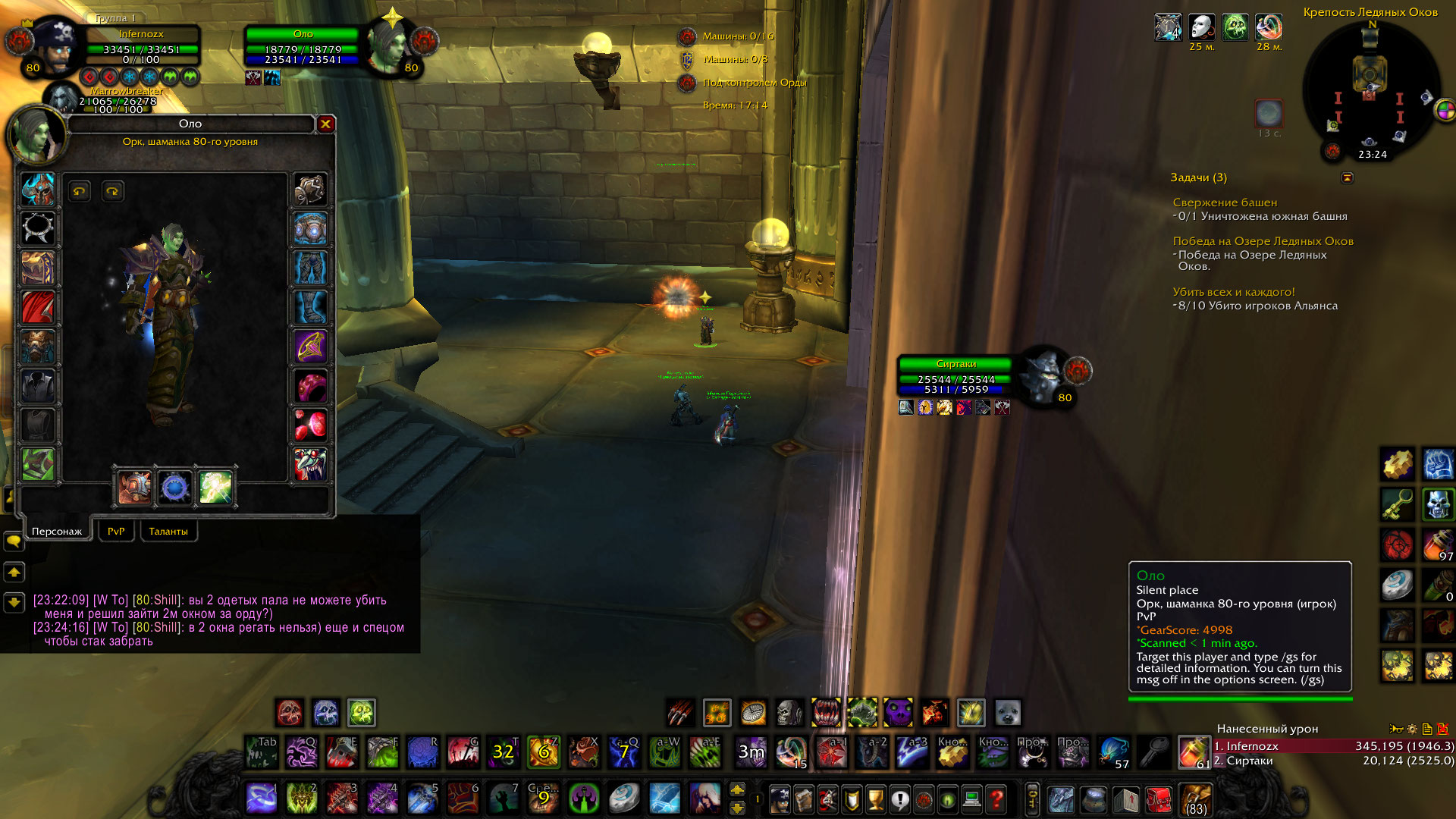Open the PvP tab of inspect window
This screenshot has width=1456, height=819.
[x=116, y=532]
